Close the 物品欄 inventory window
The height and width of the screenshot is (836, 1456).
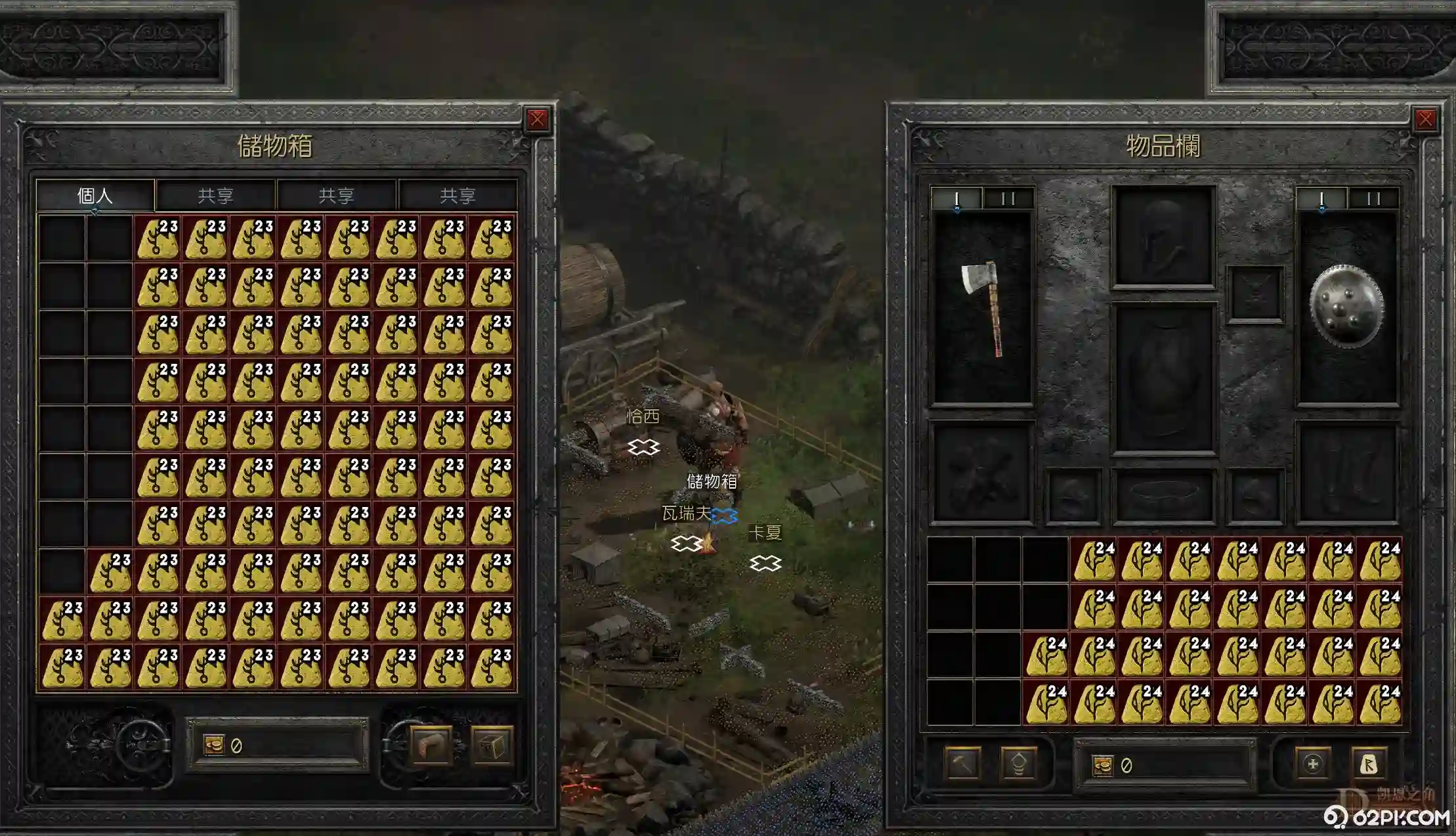pyautogui.click(x=1425, y=120)
